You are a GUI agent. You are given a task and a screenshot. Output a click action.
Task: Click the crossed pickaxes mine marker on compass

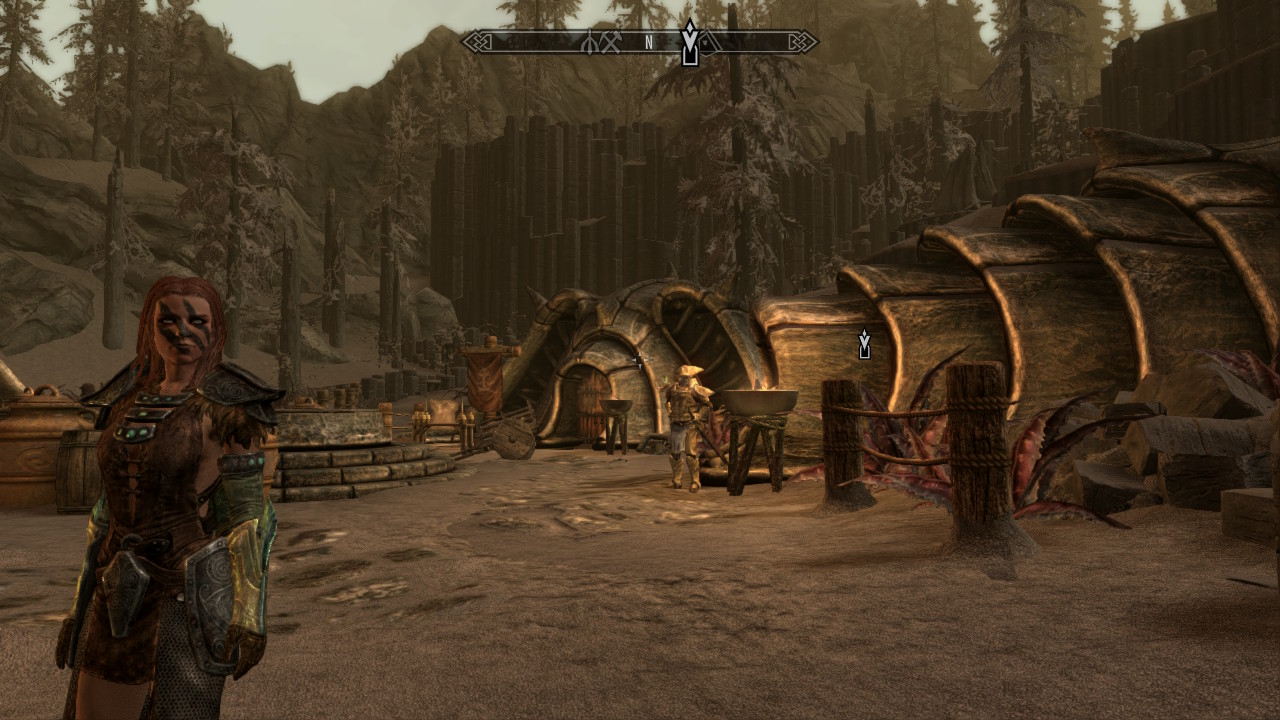point(612,42)
